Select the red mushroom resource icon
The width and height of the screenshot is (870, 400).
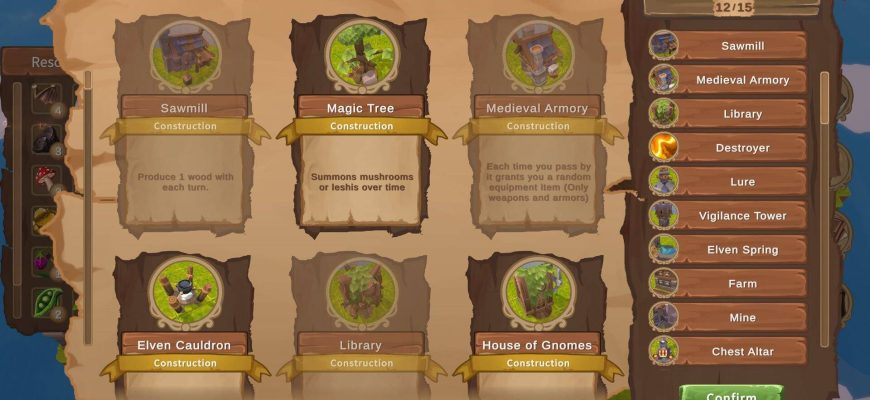click(x=46, y=179)
